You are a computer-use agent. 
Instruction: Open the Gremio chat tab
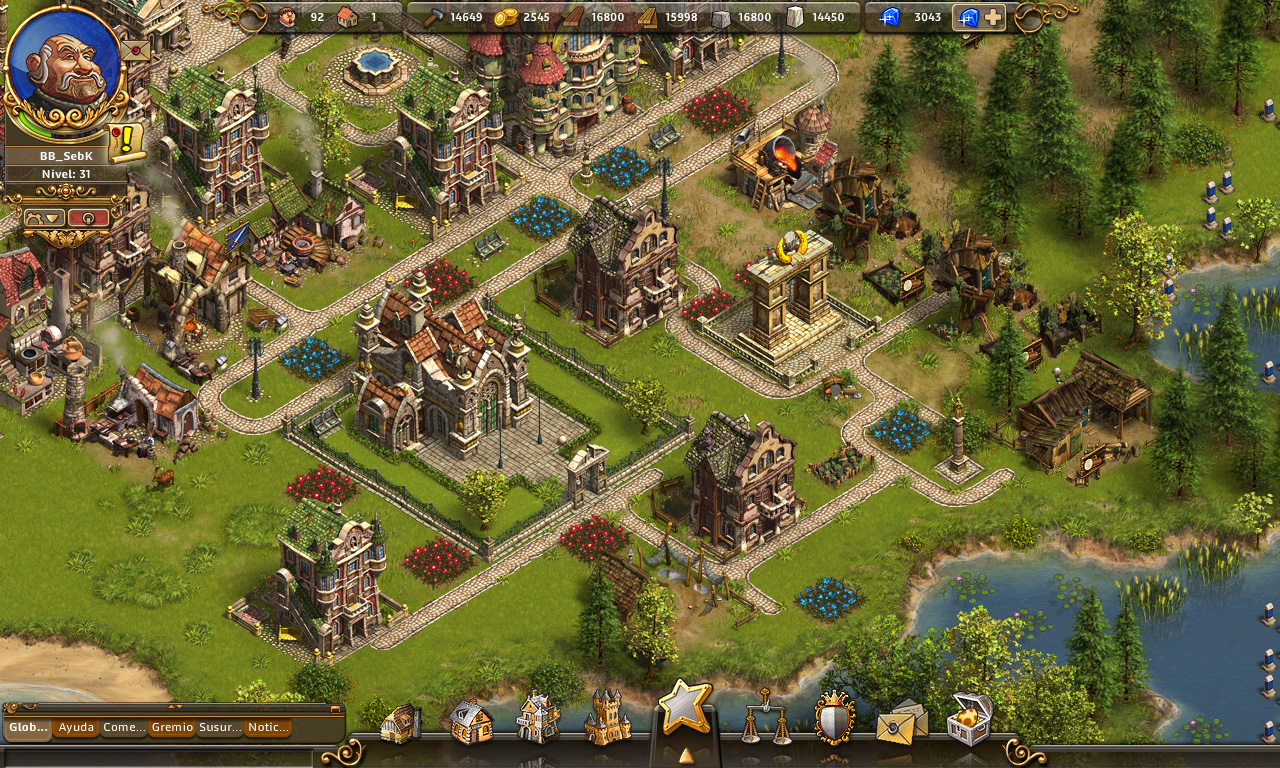pyautogui.click(x=172, y=728)
